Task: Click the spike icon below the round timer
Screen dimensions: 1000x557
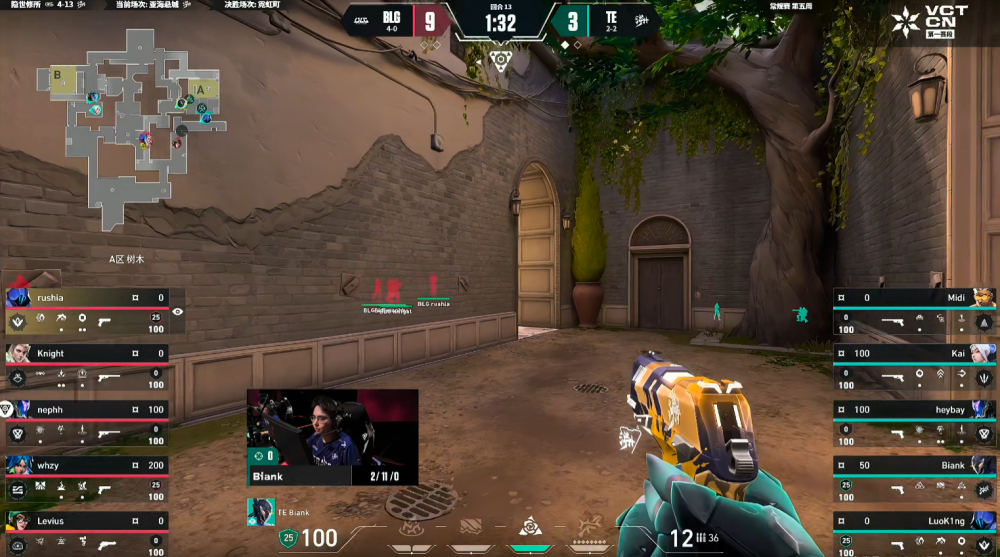Action: [500, 61]
